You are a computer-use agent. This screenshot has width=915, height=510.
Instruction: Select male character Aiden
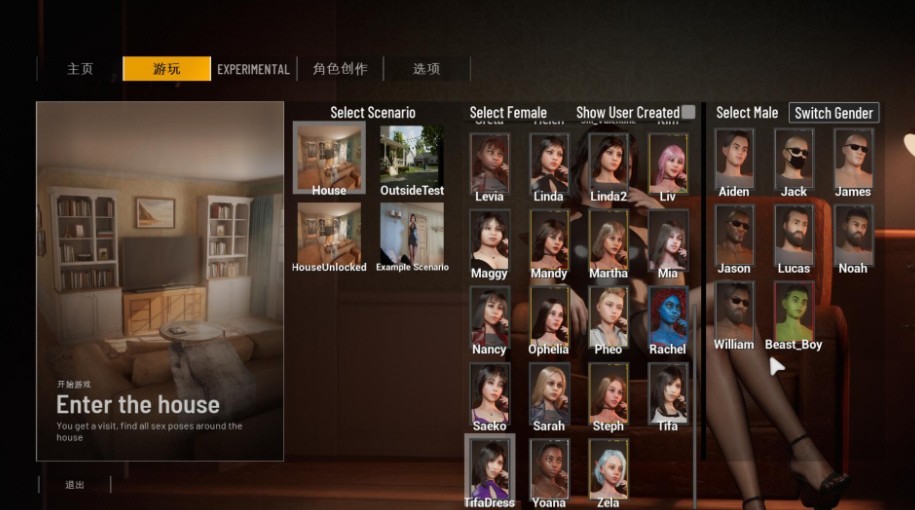[734, 158]
